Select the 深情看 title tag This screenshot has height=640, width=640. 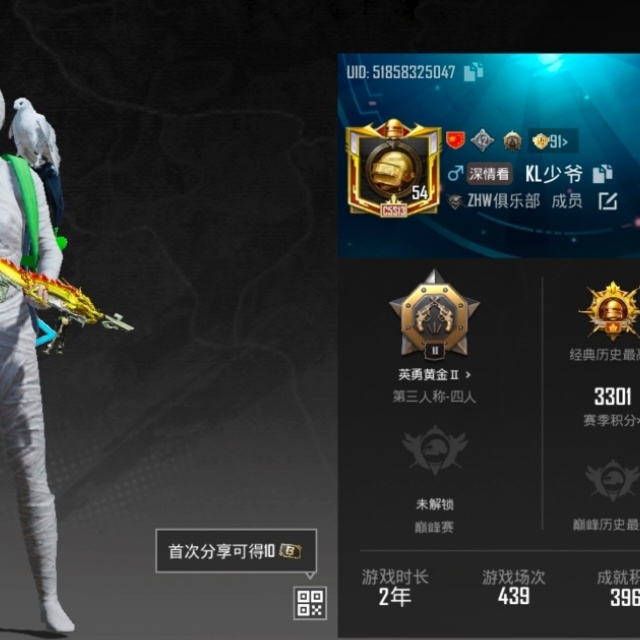490,174
